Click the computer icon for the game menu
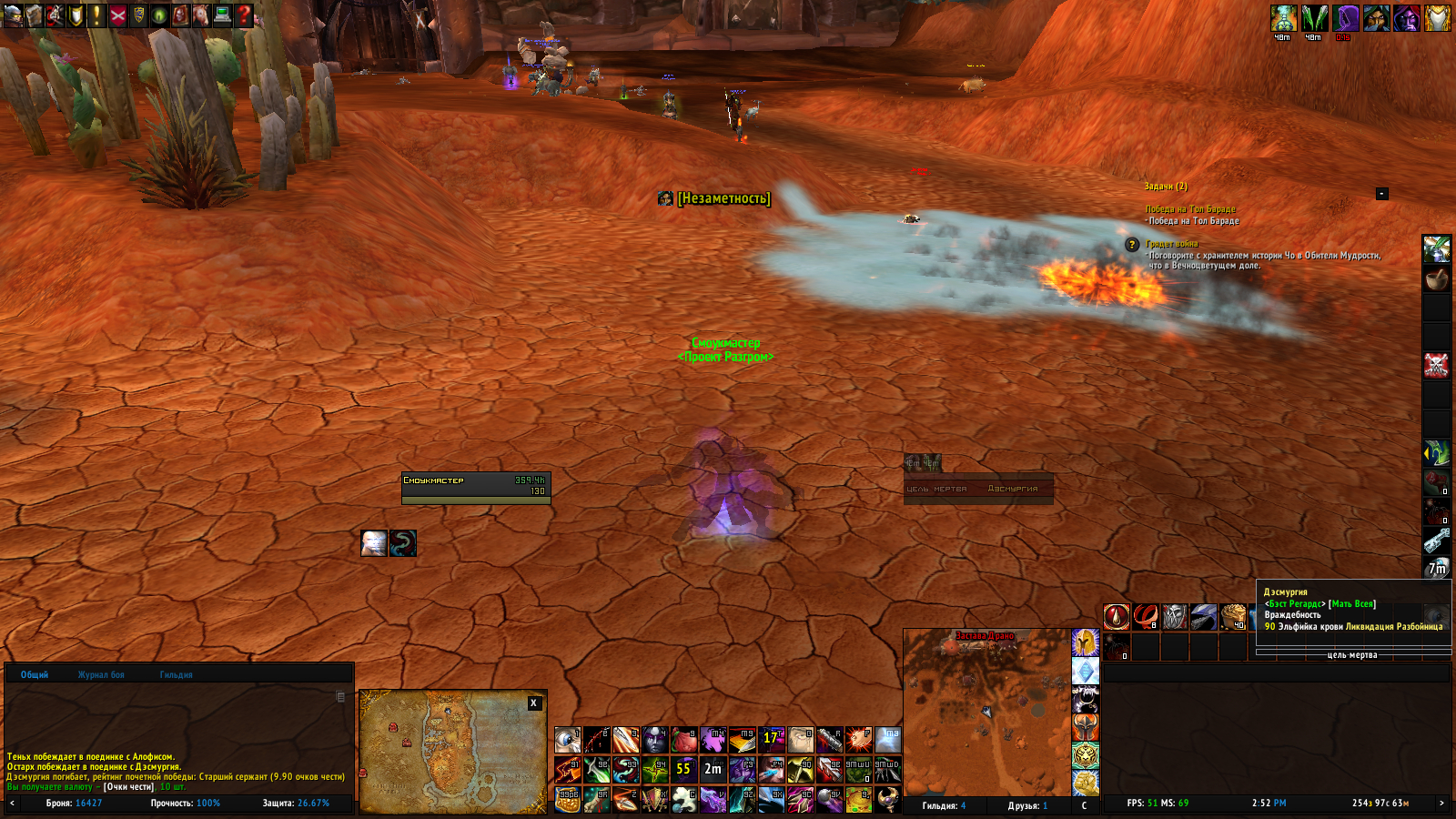The width and height of the screenshot is (1456, 819). pos(222,15)
